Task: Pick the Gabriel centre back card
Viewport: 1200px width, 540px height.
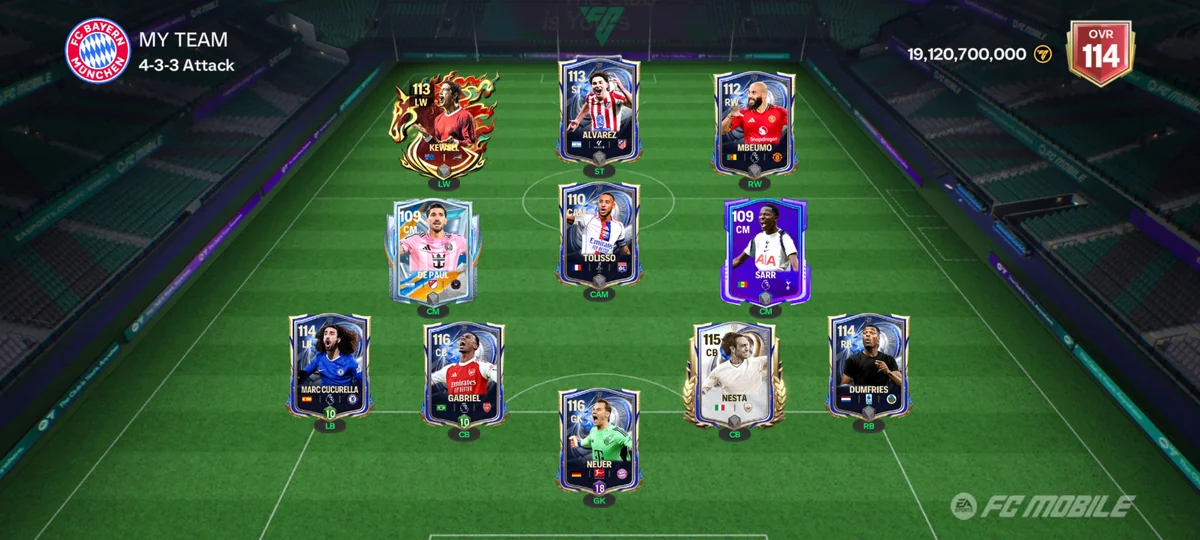Action: point(464,373)
